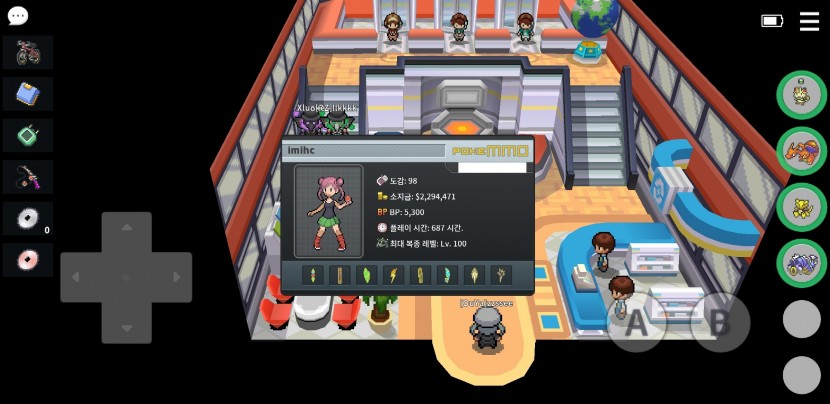The width and height of the screenshot is (830, 404).
Task: Select the blue steel party Pokémon slot
Action: pos(801,262)
